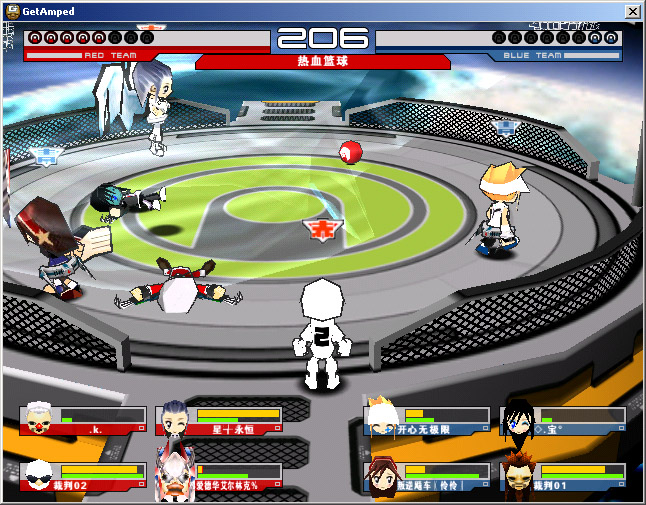Viewport: 646px width, 505px height.
Task: Pick the 宝 player panel with black-haired portrait
Action: tap(566, 420)
